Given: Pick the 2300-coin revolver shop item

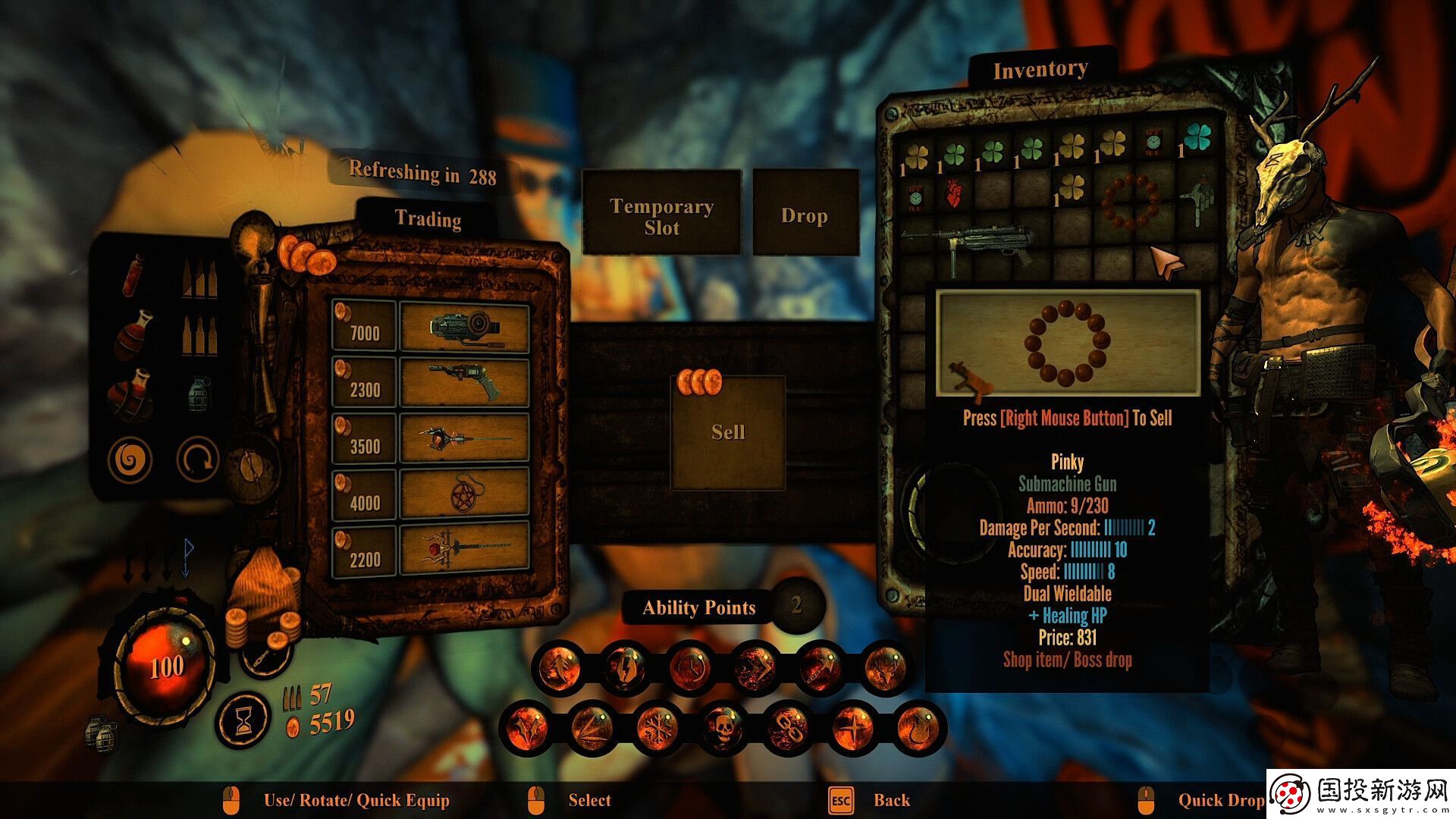Looking at the screenshot, I should (464, 384).
